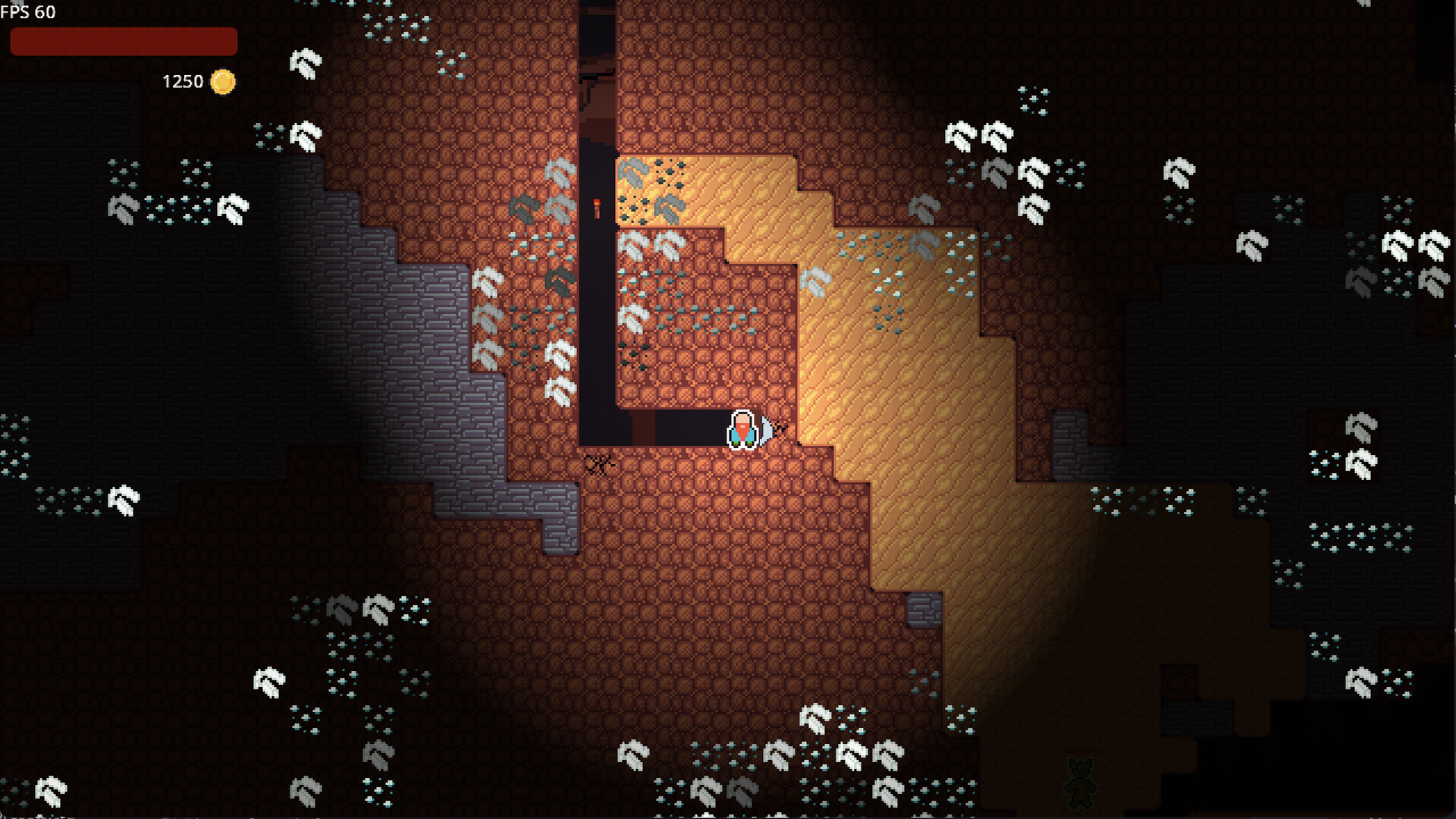Image resolution: width=1456 pixels, height=819 pixels.
Task: Click a diamond gem cluster on the sandy path
Action: coord(895,250)
